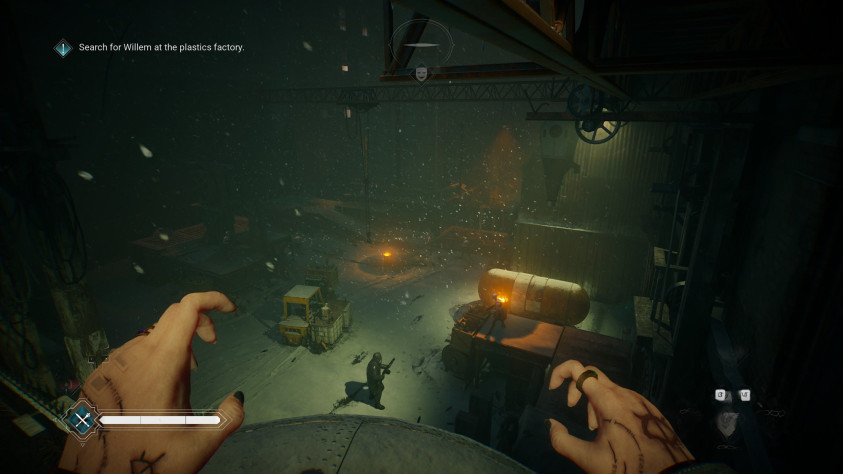843x474 pixels.
Task: Click the blue diamond objective marker icon
Action: tap(63, 47)
